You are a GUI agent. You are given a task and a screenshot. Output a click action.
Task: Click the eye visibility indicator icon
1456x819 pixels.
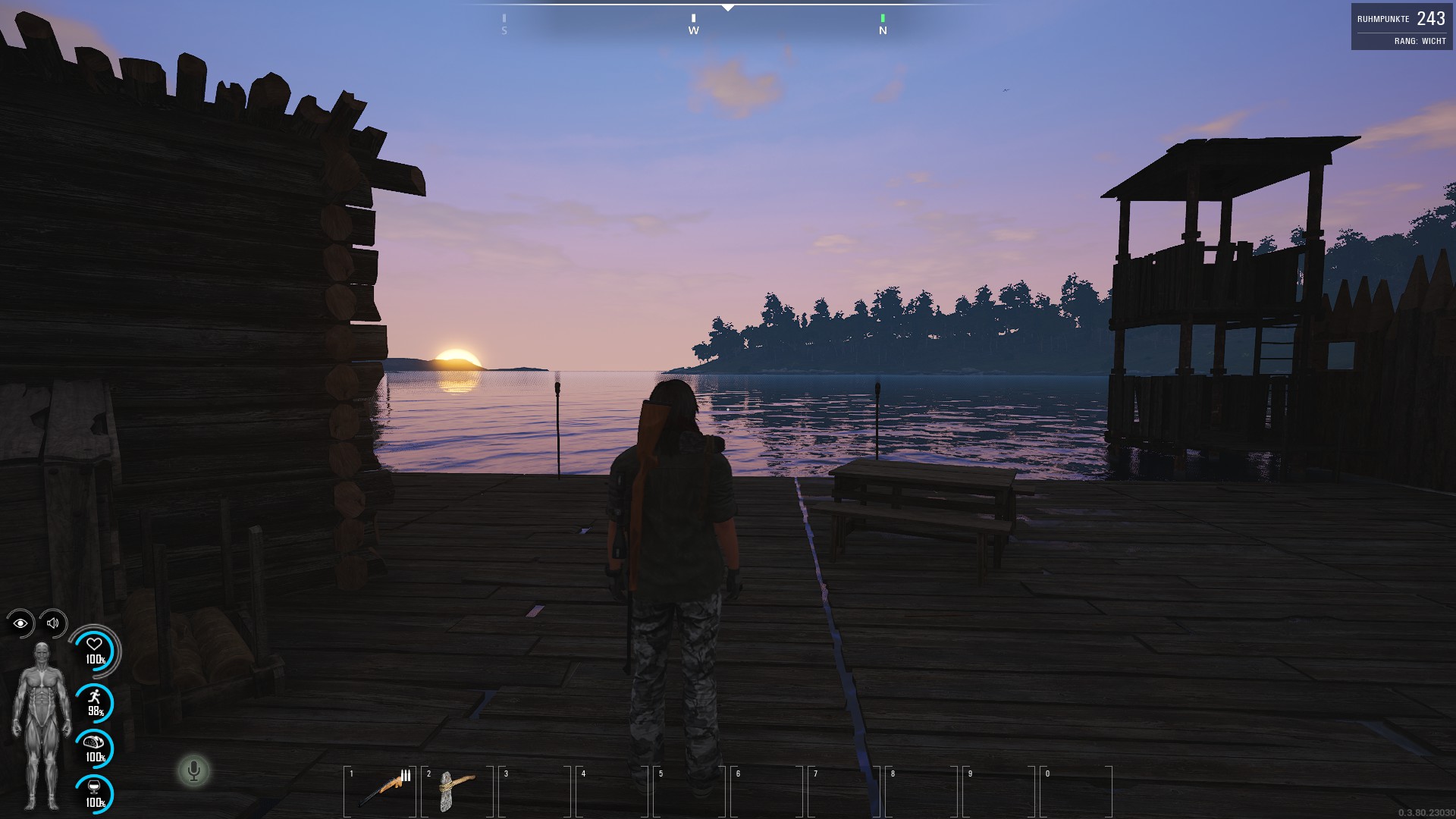pyautogui.click(x=20, y=623)
